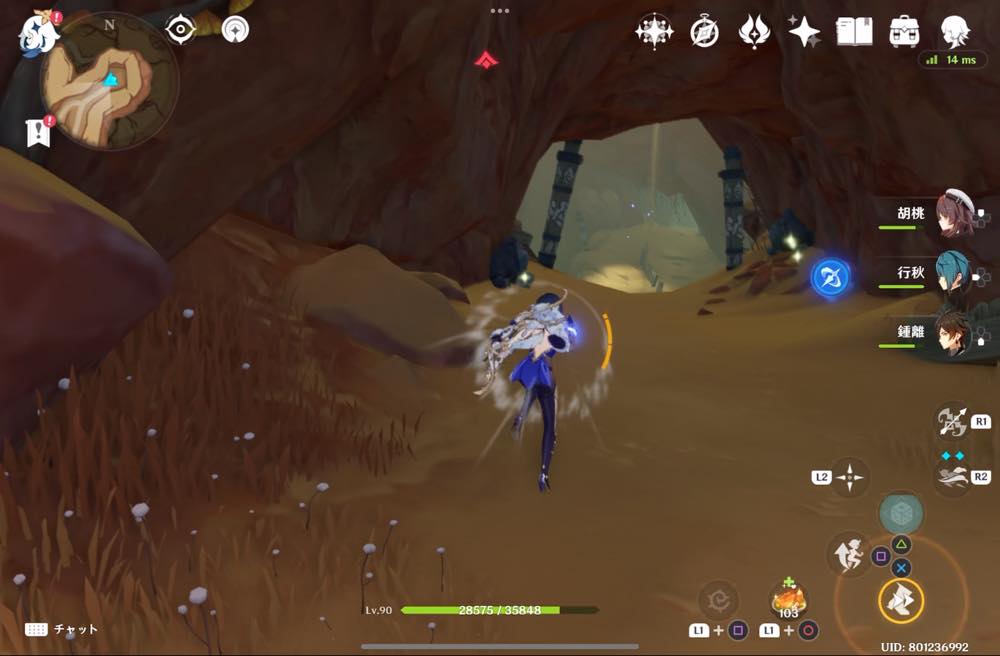Image resolution: width=1000 pixels, height=656 pixels.
Task: Open the backpack inventory
Action: (904, 32)
